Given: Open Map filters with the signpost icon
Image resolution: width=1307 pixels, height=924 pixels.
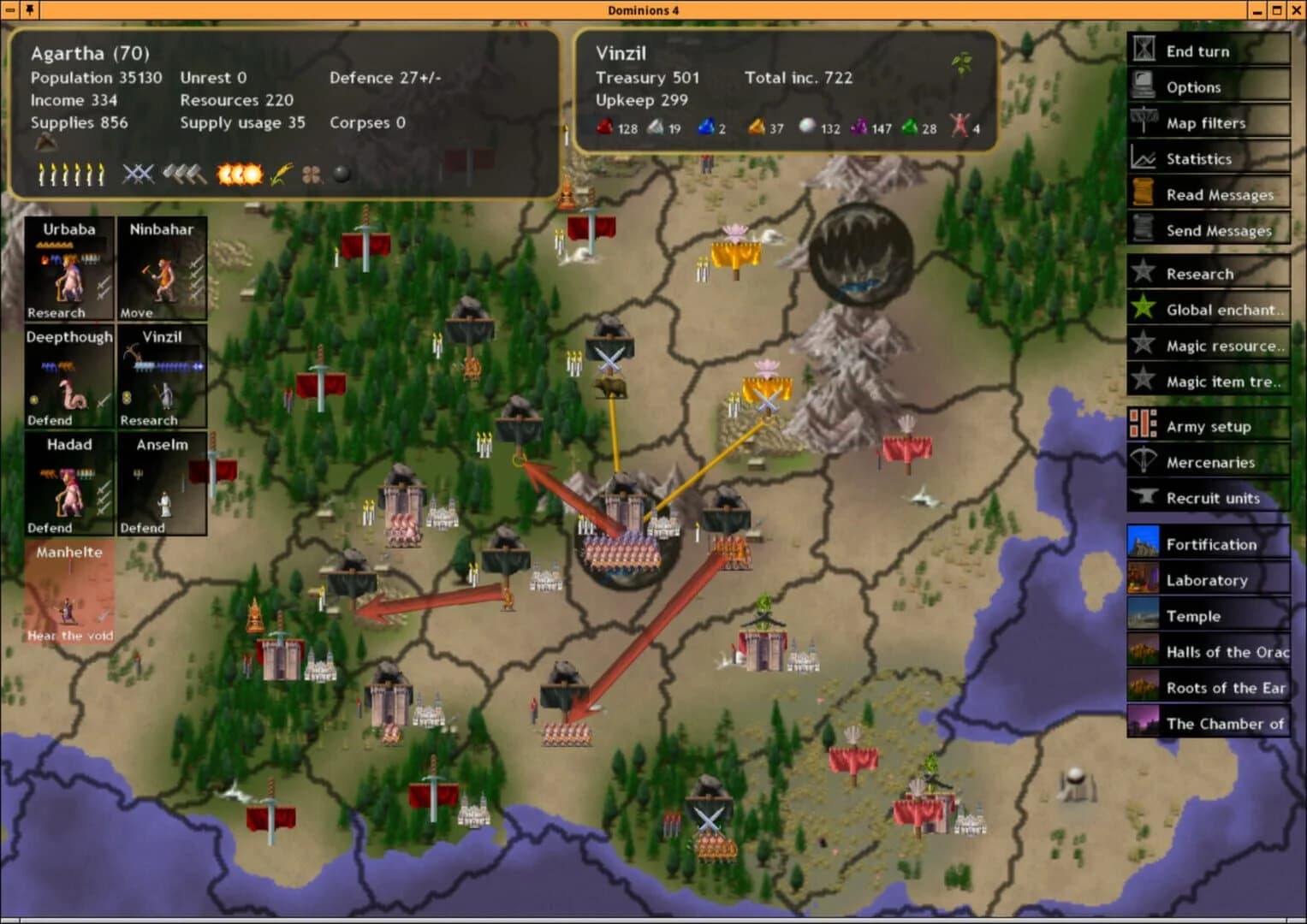Looking at the screenshot, I should (1143, 122).
